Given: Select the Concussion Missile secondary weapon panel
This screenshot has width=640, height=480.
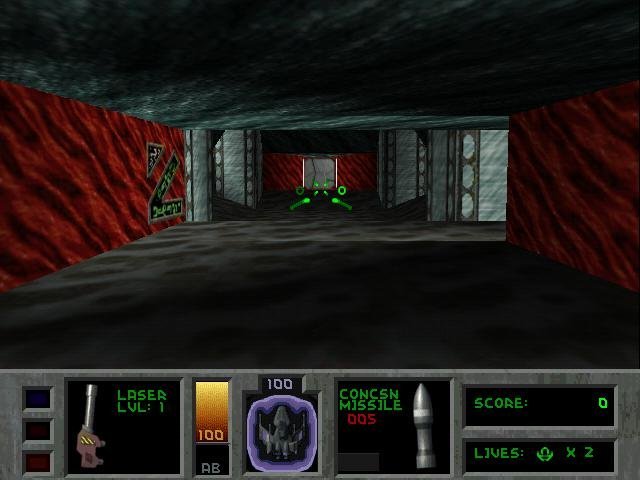Looking at the screenshot, I should (393, 427).
